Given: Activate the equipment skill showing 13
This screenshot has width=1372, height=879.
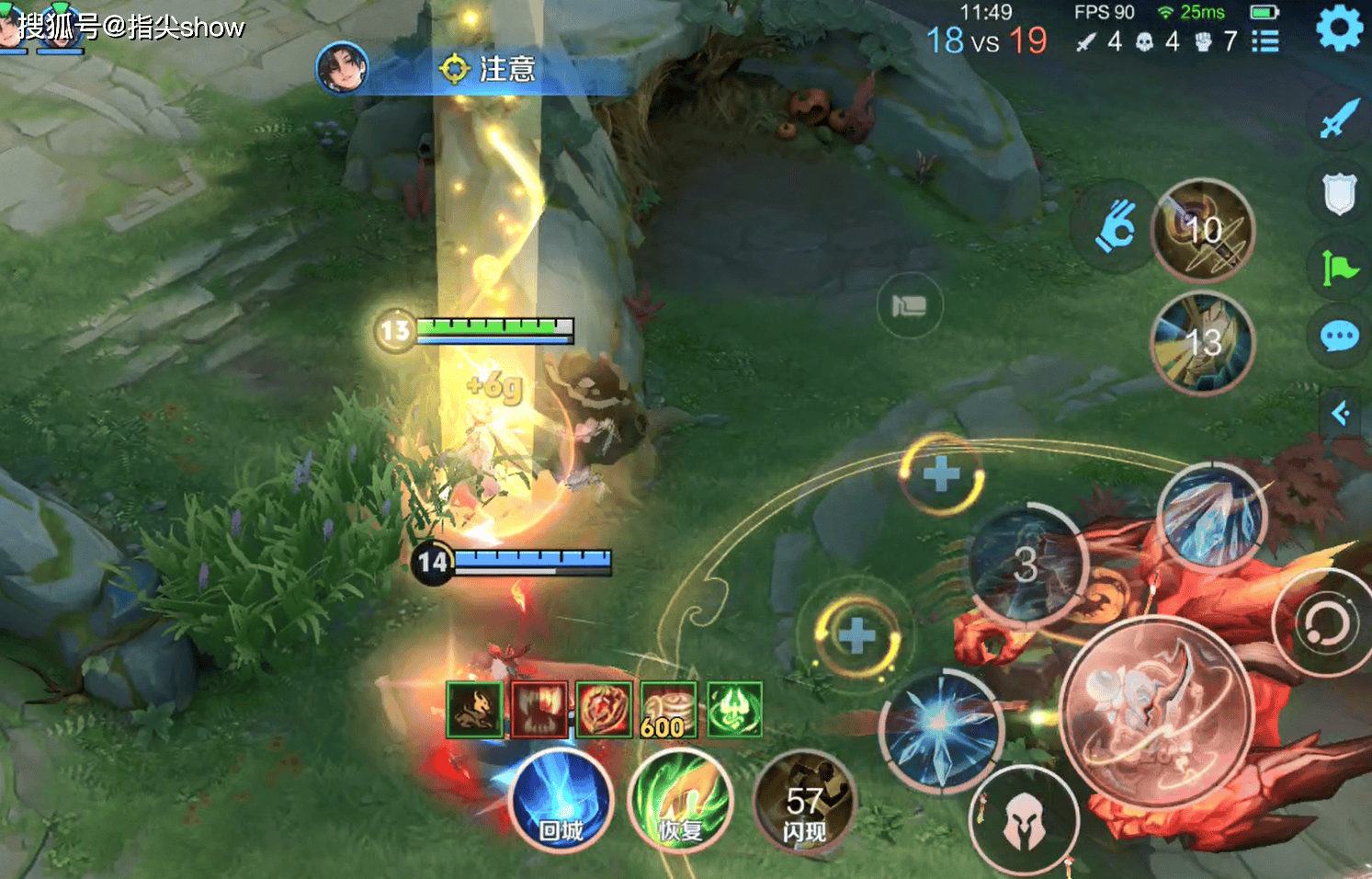Looking at the screenshot, I should coord(1202,342).
